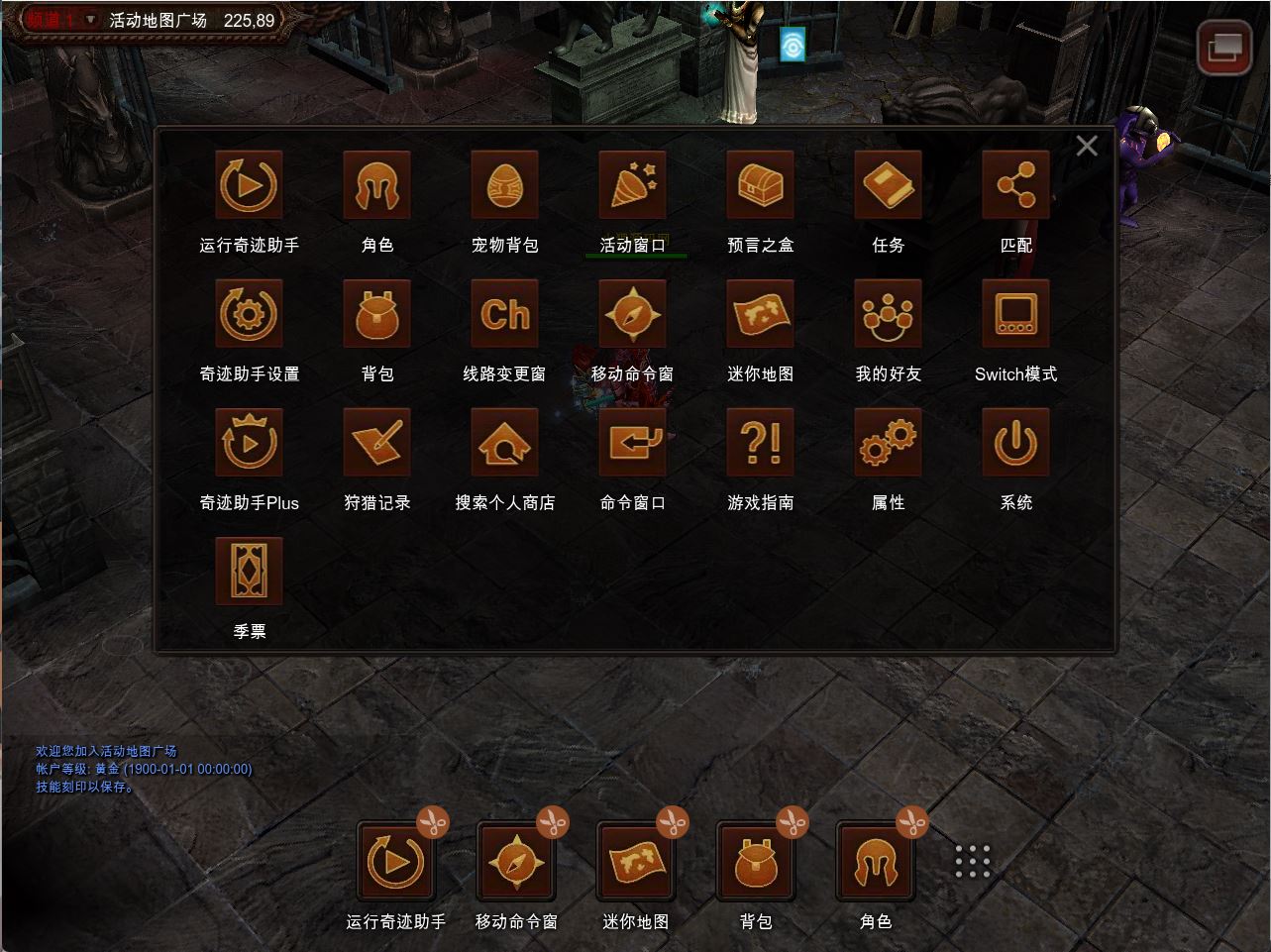The image size is (1271, 952).
Task: Show My Friends (我的好友) list
Action: tap(889, 314)
